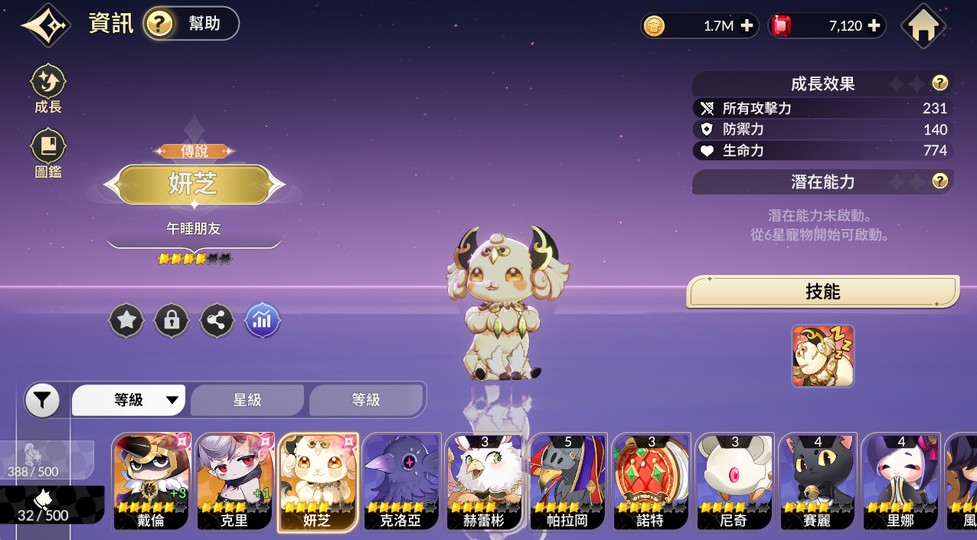Show help for 成長效果 growth effects
The width and height of the screenshot is (977, 540).
point(939,84)
